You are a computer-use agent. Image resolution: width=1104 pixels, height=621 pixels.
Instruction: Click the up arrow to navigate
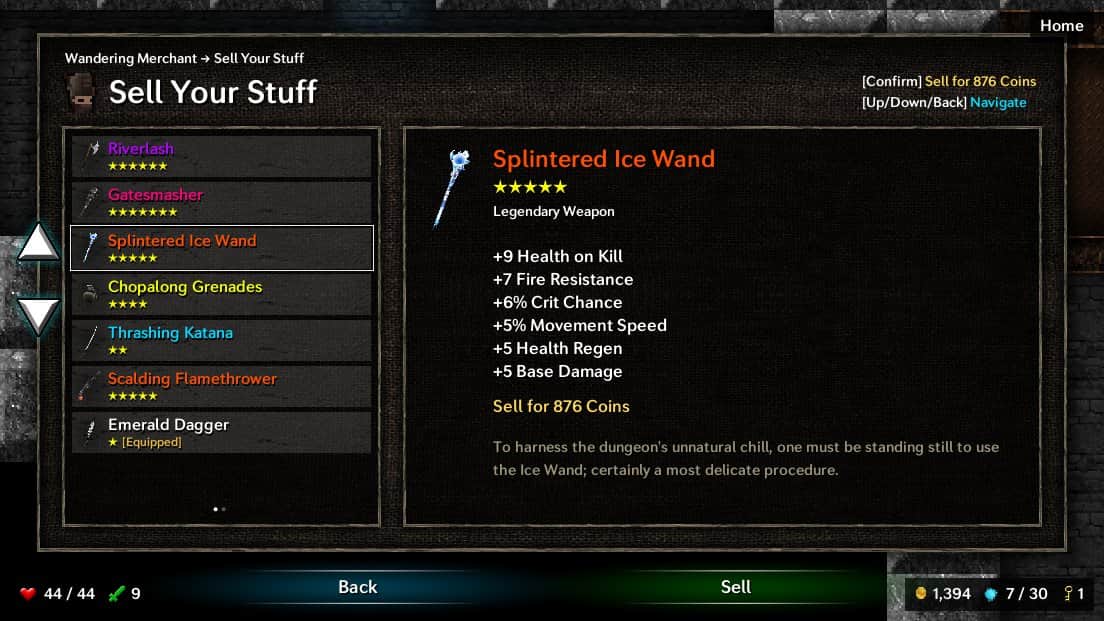click(39, 243)
